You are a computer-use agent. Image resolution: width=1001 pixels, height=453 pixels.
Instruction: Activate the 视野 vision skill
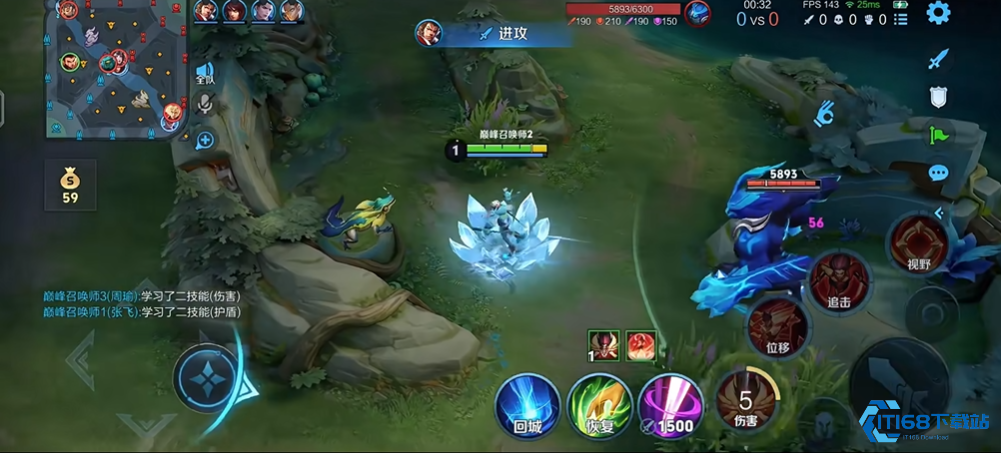[x=918, y=243]
